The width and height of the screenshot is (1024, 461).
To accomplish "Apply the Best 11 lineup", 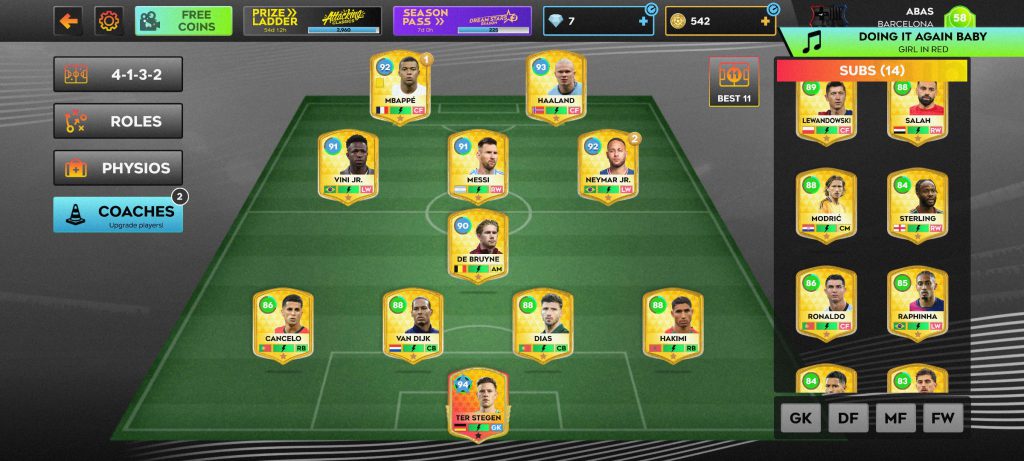I will tap(734, 81).
